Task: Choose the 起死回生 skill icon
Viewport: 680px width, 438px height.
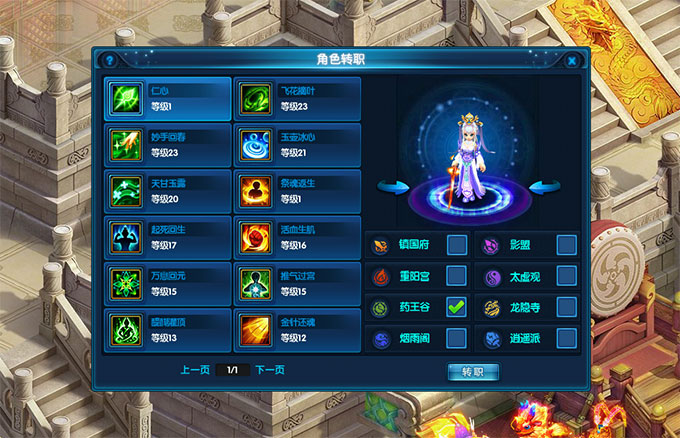Action: (126, 237)
